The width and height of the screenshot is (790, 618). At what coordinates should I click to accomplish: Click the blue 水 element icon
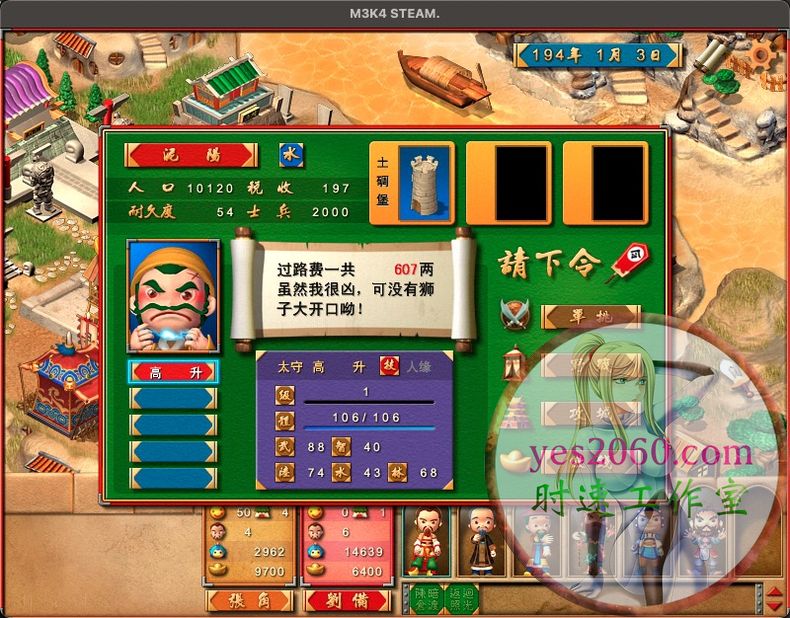point(291,155)
